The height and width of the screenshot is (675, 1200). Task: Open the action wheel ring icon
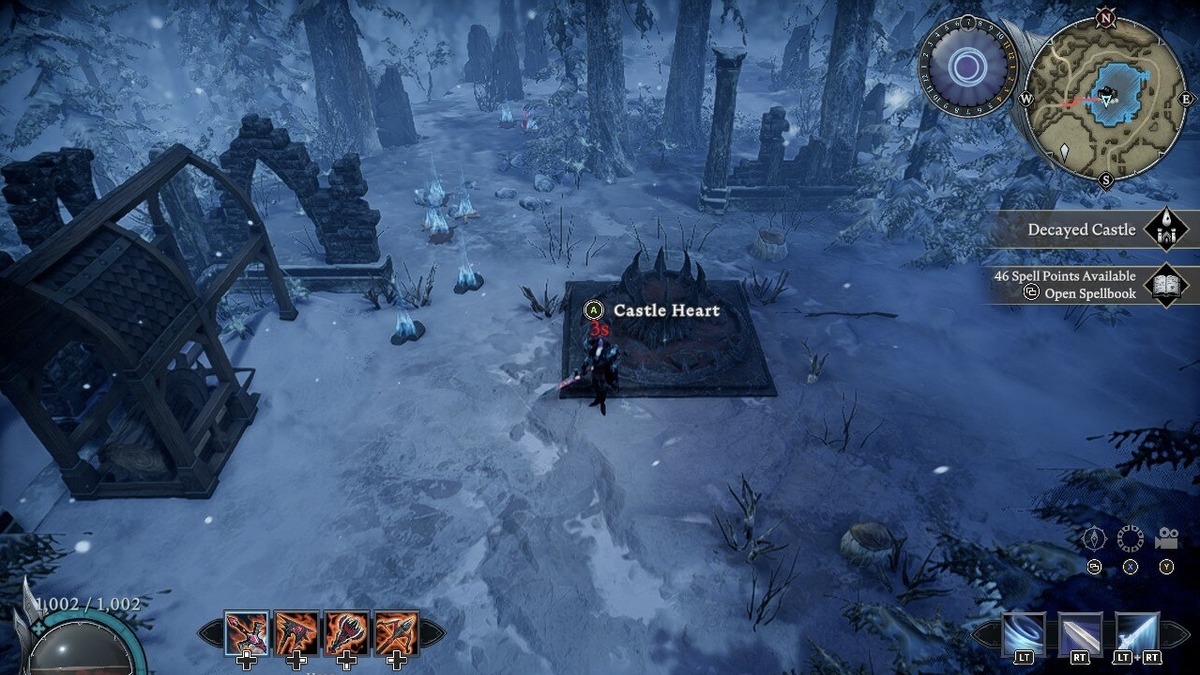(1130, 539)
